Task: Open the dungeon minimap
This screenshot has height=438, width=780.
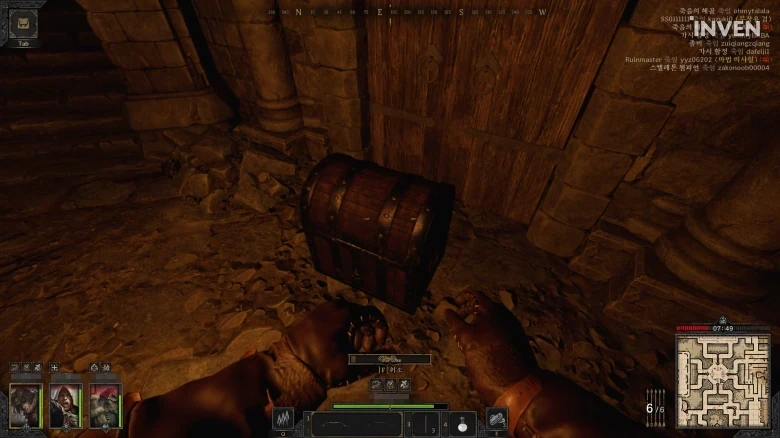Action: coord(723,381)
